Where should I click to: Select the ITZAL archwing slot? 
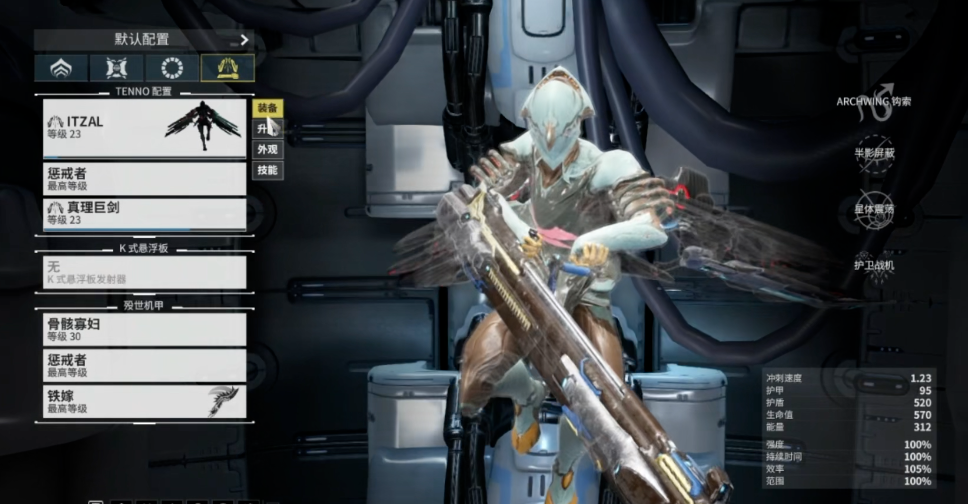pos(145,128)
